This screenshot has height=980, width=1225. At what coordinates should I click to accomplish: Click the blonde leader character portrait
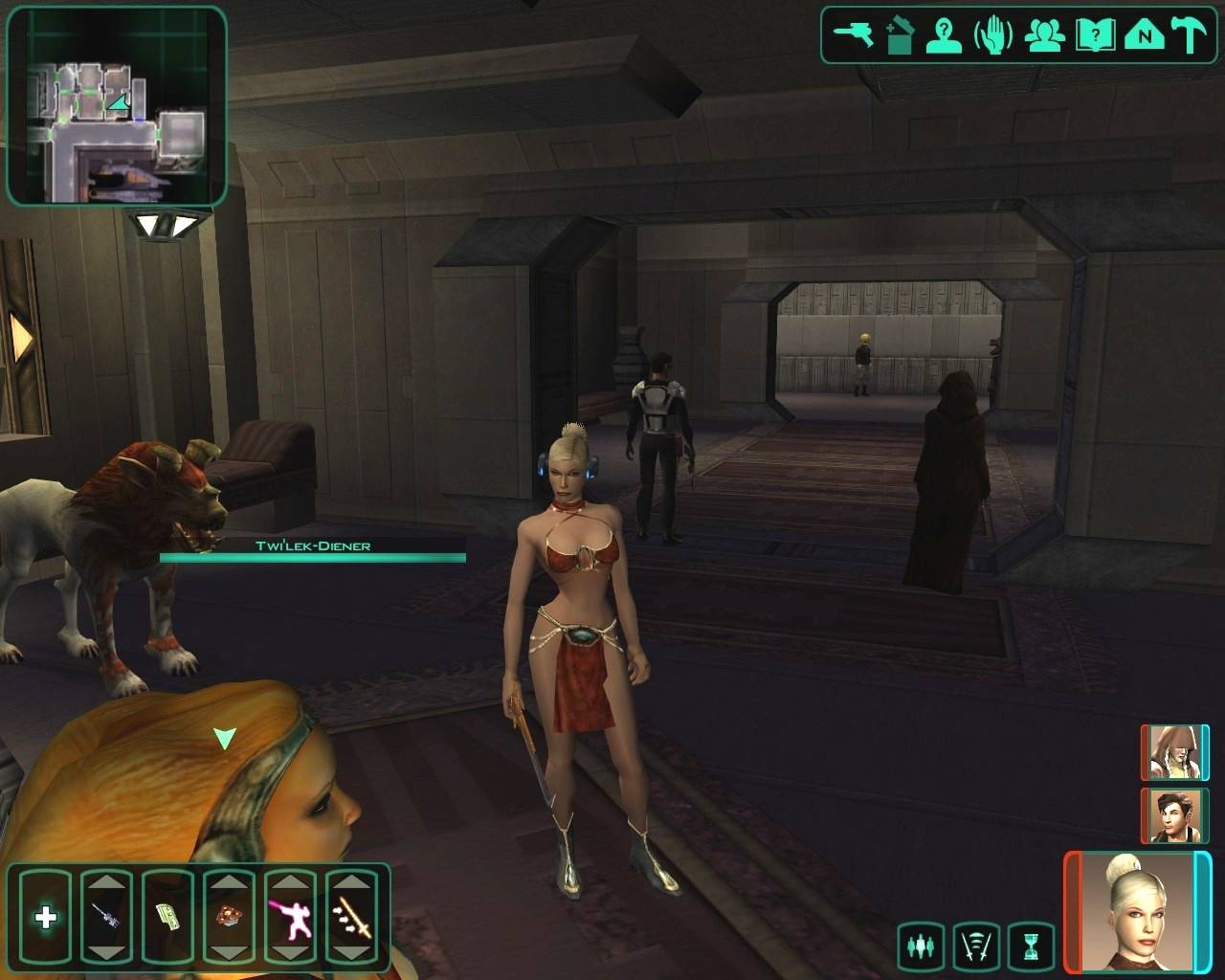click(x=1136, y=911)
